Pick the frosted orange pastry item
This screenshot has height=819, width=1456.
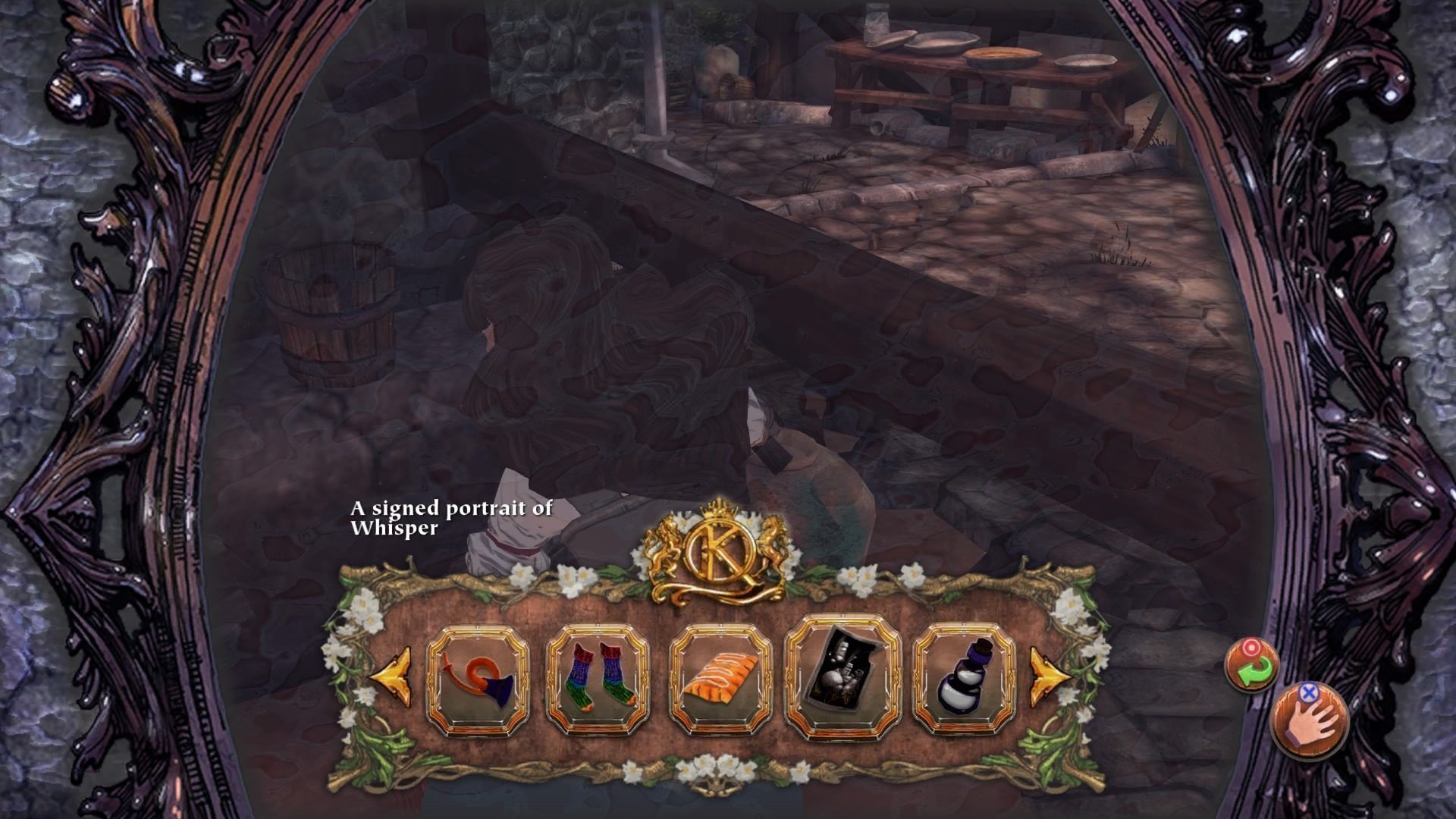[x=719, y=679]
